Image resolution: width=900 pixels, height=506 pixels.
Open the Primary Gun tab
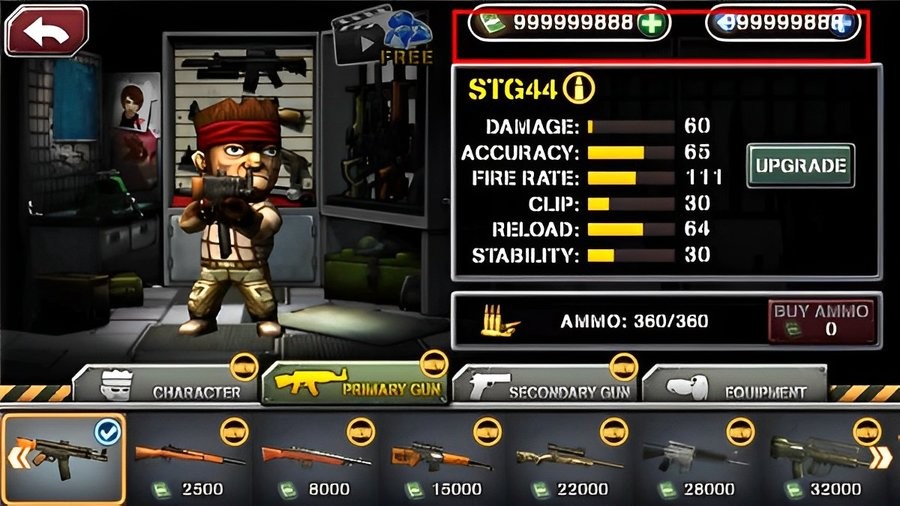pyautogui.click(x=355, y=384)
